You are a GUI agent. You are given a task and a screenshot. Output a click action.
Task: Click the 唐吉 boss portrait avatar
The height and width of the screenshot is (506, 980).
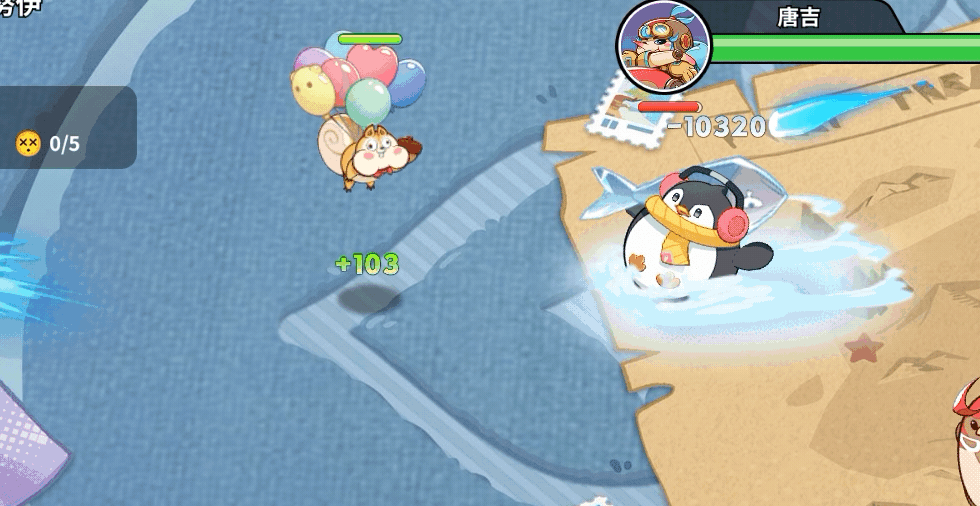click(x=664, y=46)
